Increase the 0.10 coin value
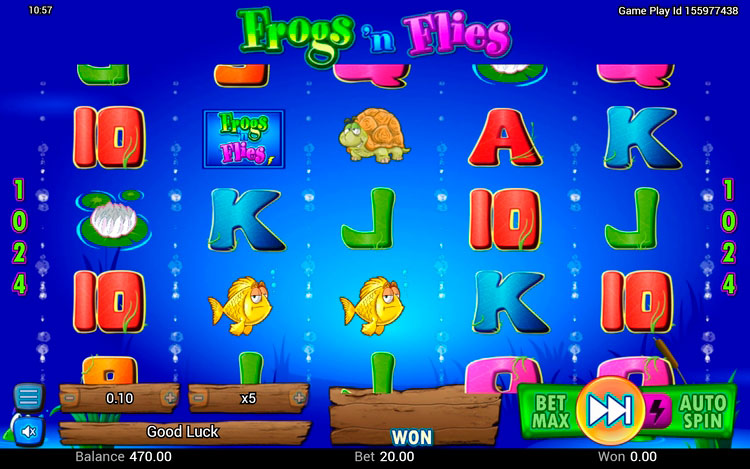The image size is (750, 469). pos(170,398)
